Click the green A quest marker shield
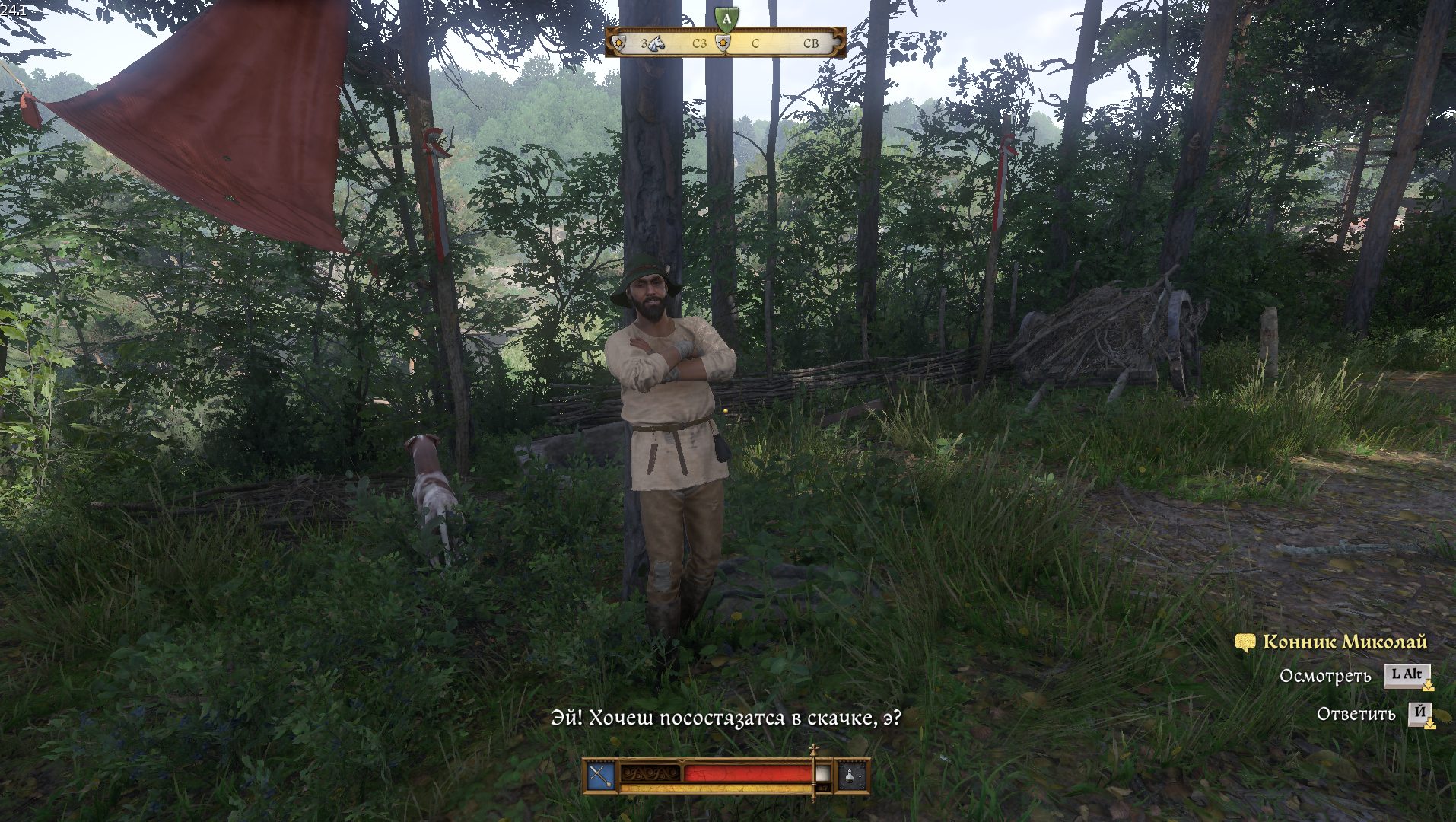The width and height of the screenshot is (1456, 822). [x=726, y=18]
